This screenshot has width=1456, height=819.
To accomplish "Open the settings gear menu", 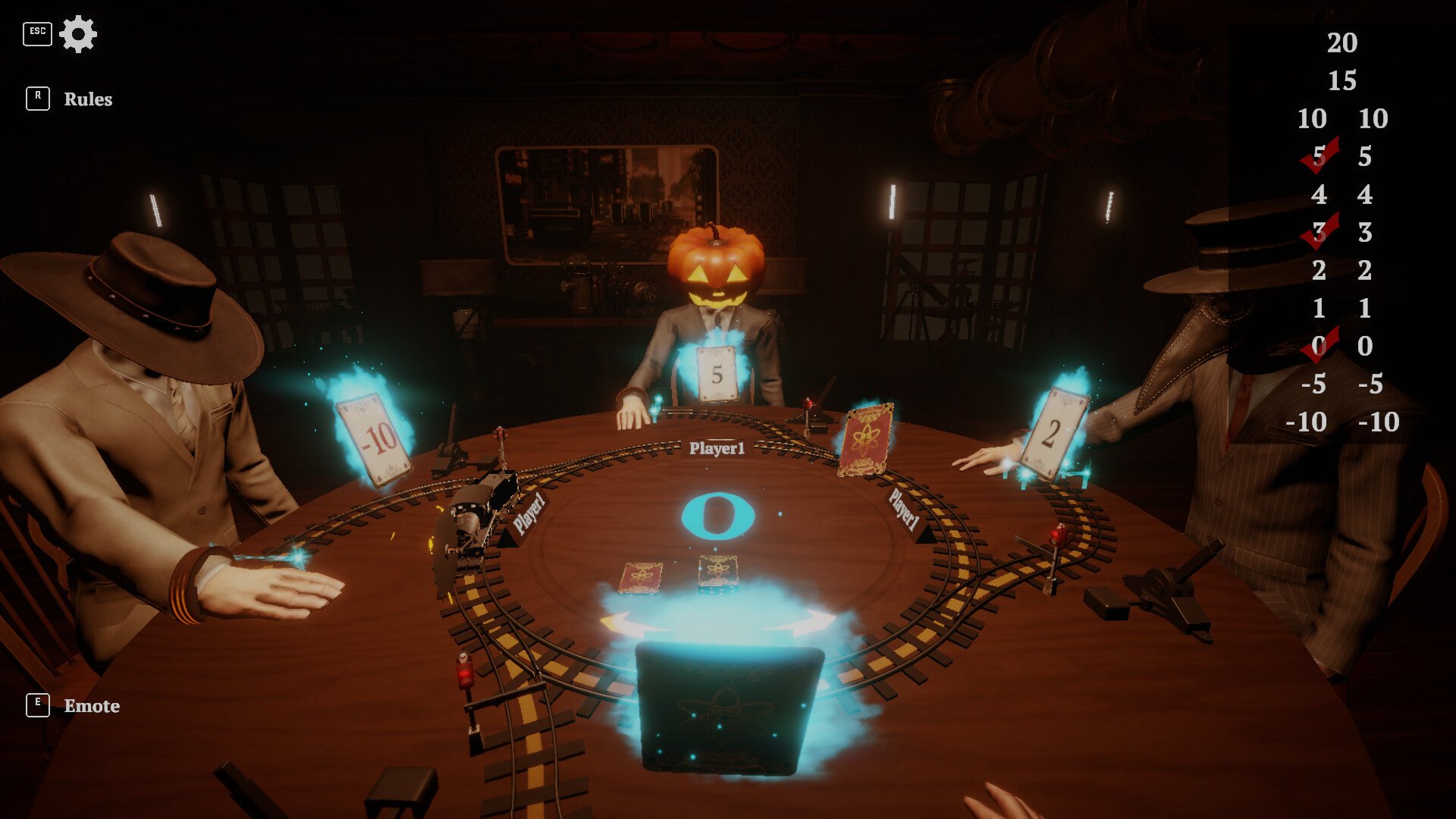I will [79, 33].
